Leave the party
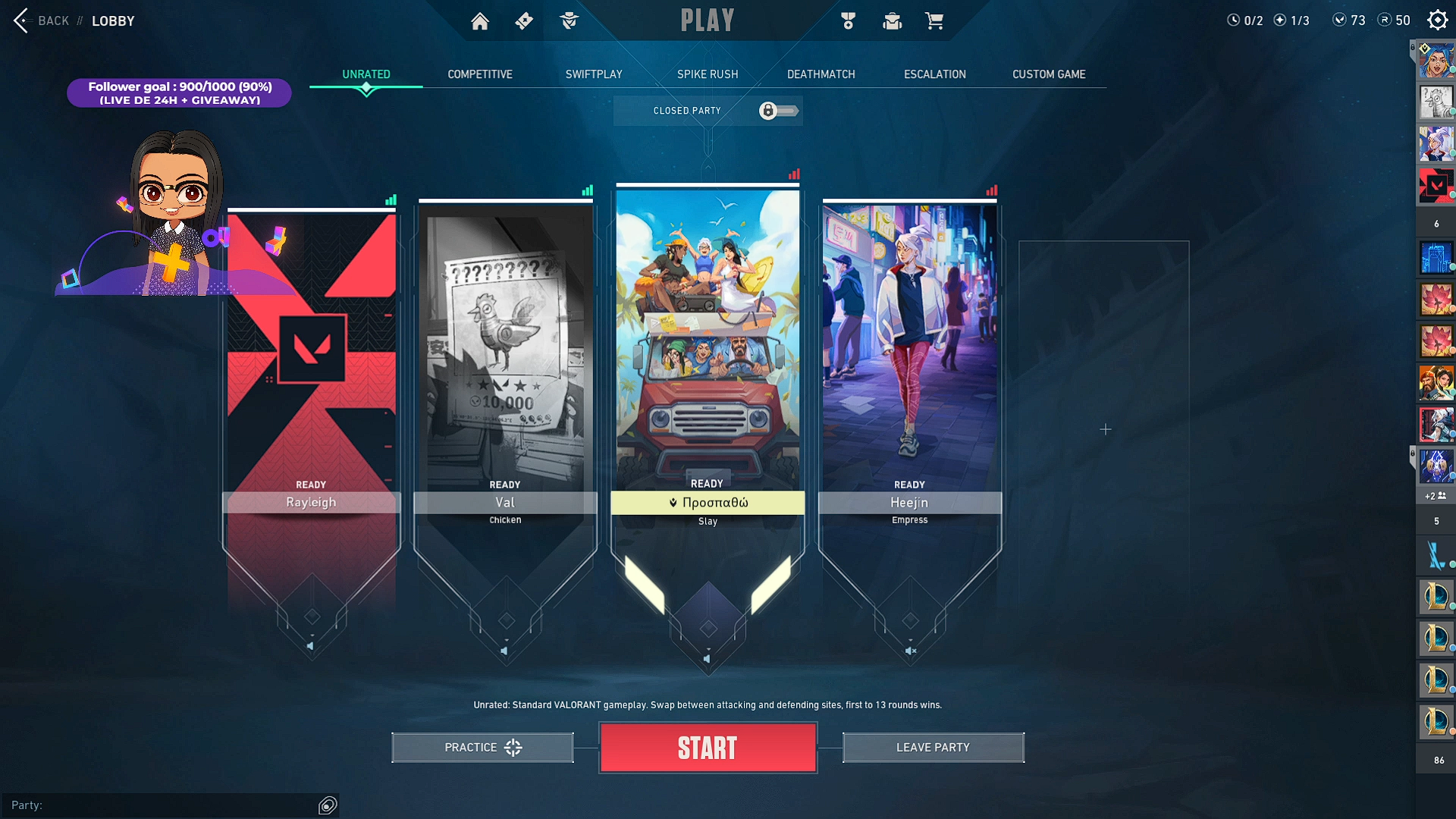The height and width of the screenshot is (819, 1456). point(933,748)
